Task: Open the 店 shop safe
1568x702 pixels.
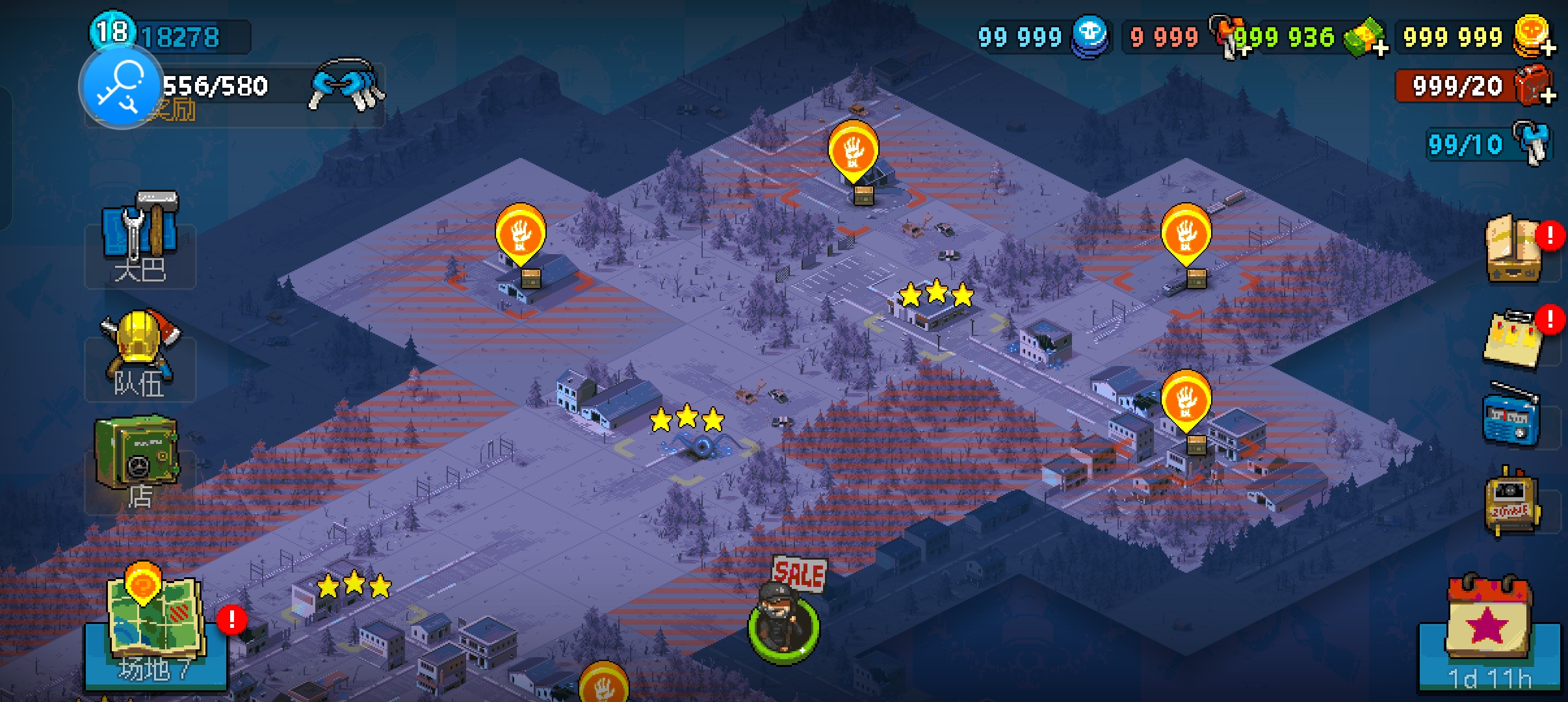Action: pyautogui.click(x=137, y=463)
